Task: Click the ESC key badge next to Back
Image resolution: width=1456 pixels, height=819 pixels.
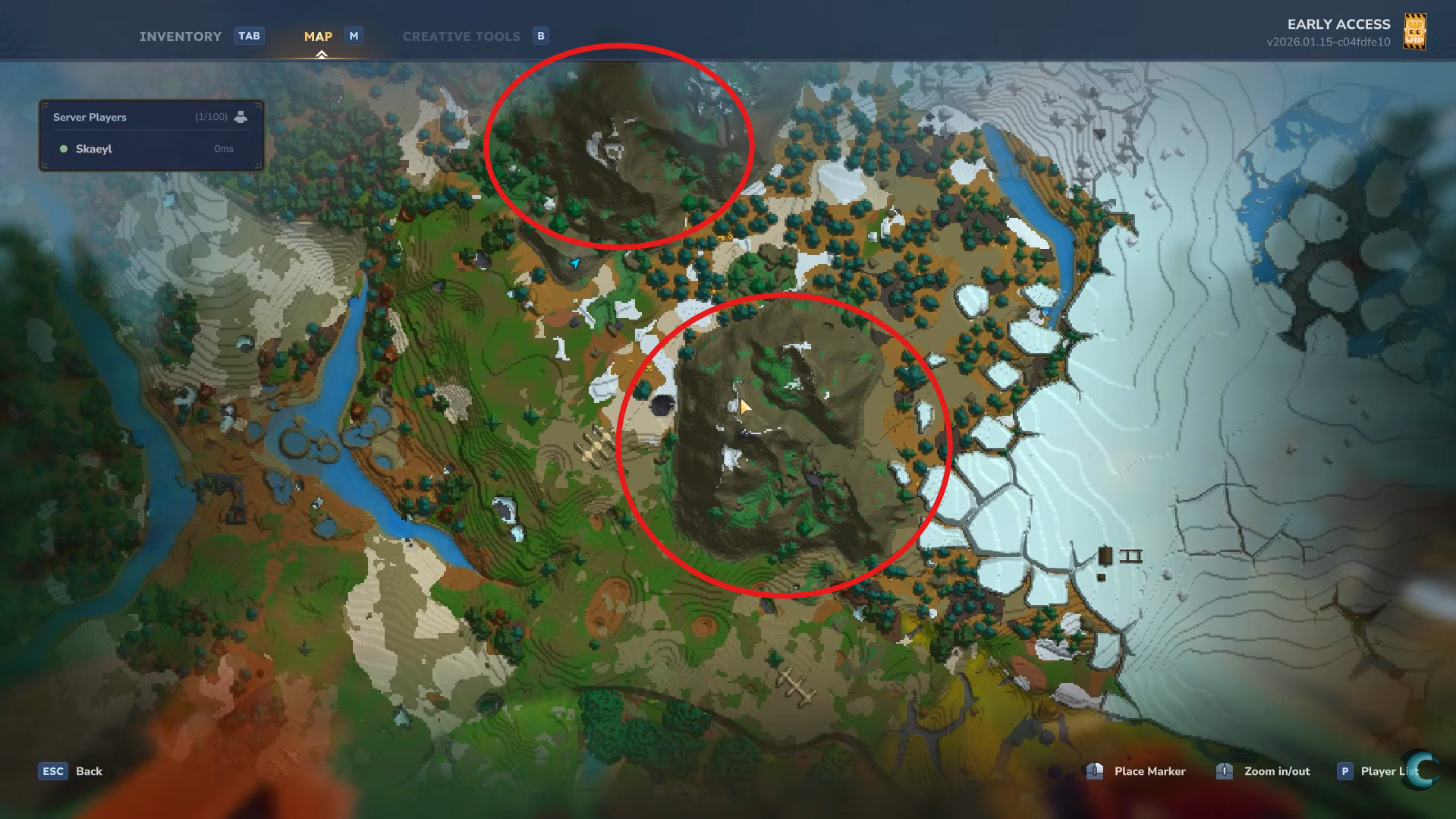Action: pyautogui.click(x=52, y=770)
